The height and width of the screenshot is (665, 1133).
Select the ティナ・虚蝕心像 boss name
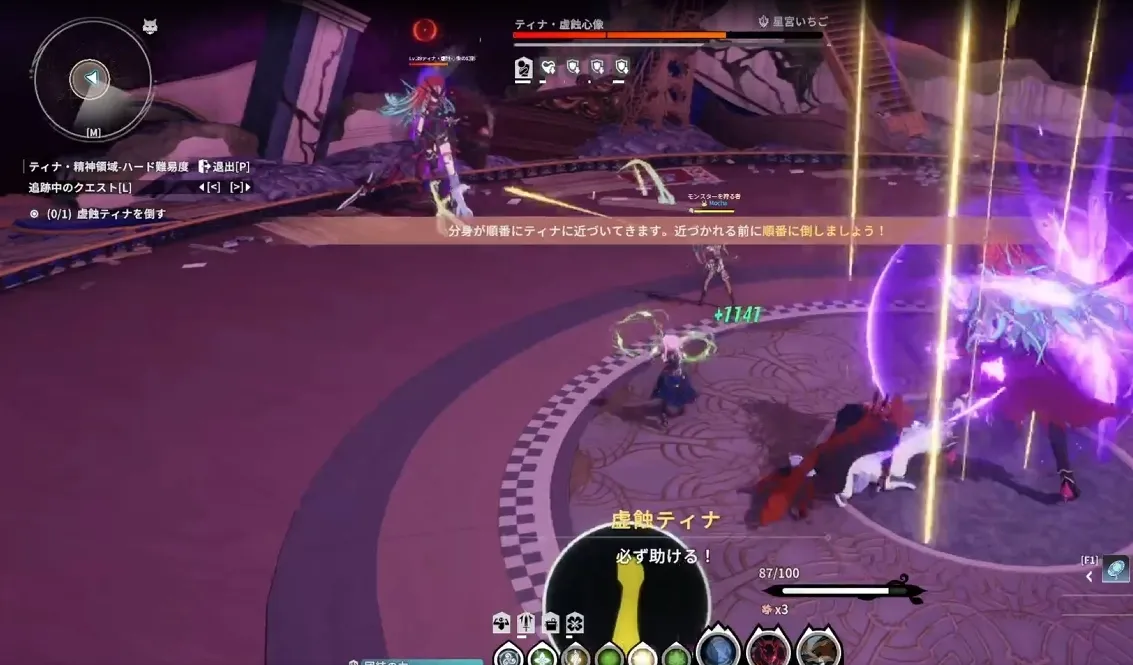(559, 23)
